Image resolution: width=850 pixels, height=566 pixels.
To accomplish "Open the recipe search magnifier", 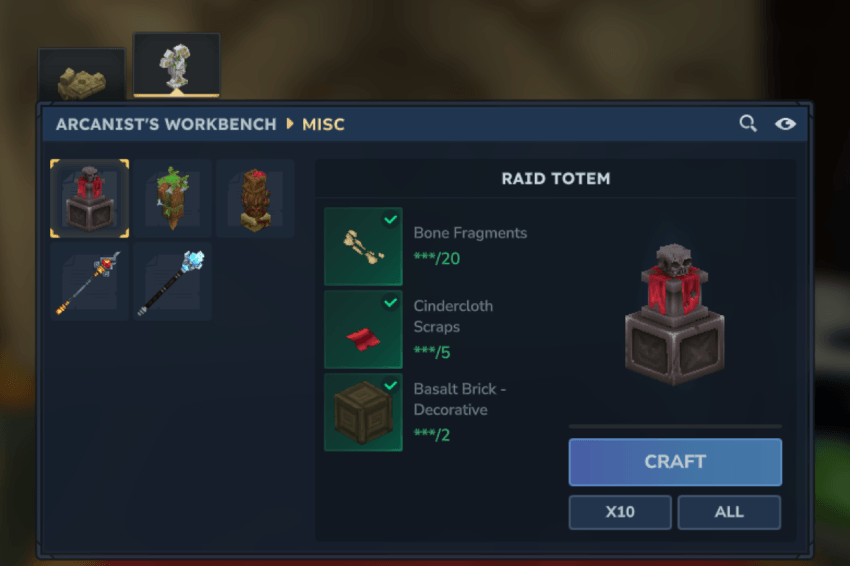I will (x=748, y=124).
